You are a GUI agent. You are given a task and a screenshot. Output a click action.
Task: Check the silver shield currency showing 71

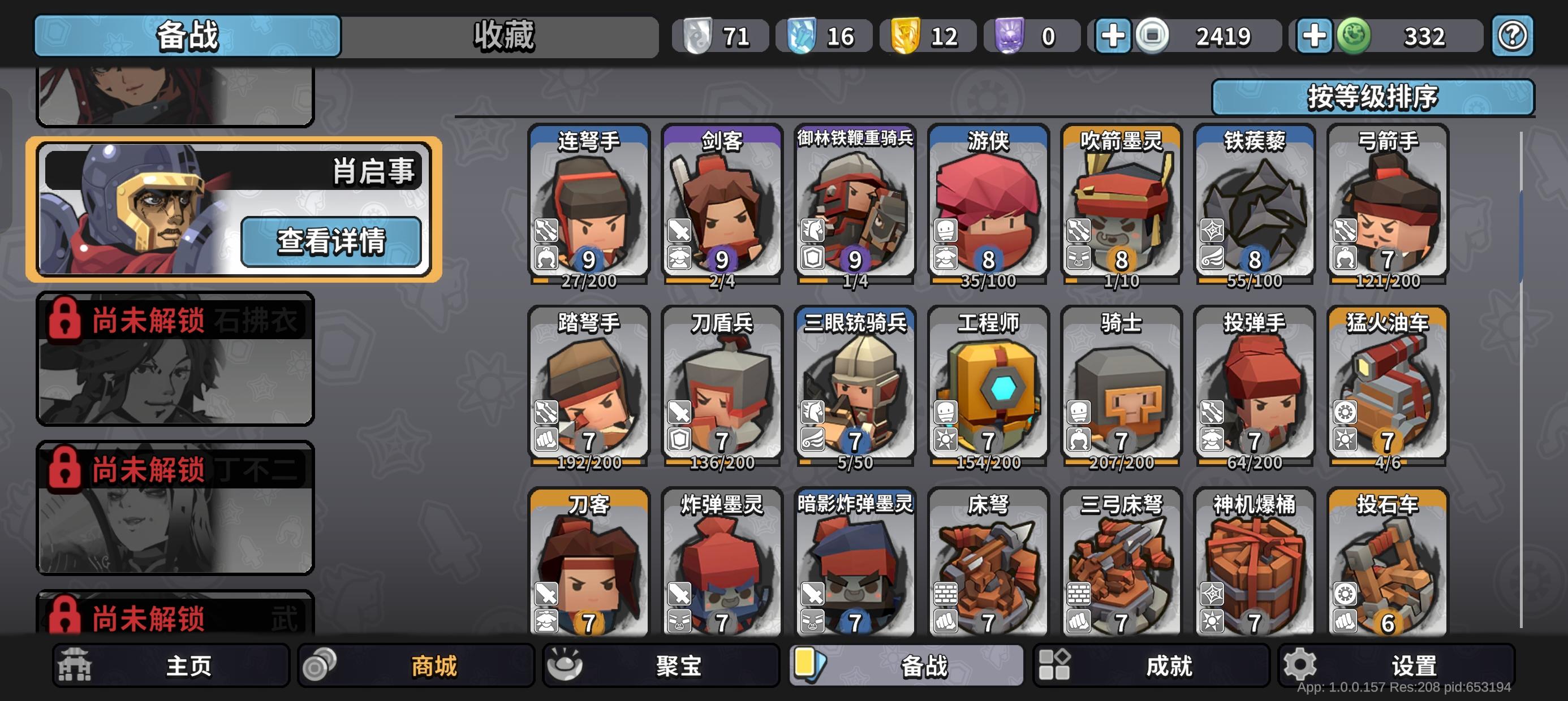(x=718, y=36)
